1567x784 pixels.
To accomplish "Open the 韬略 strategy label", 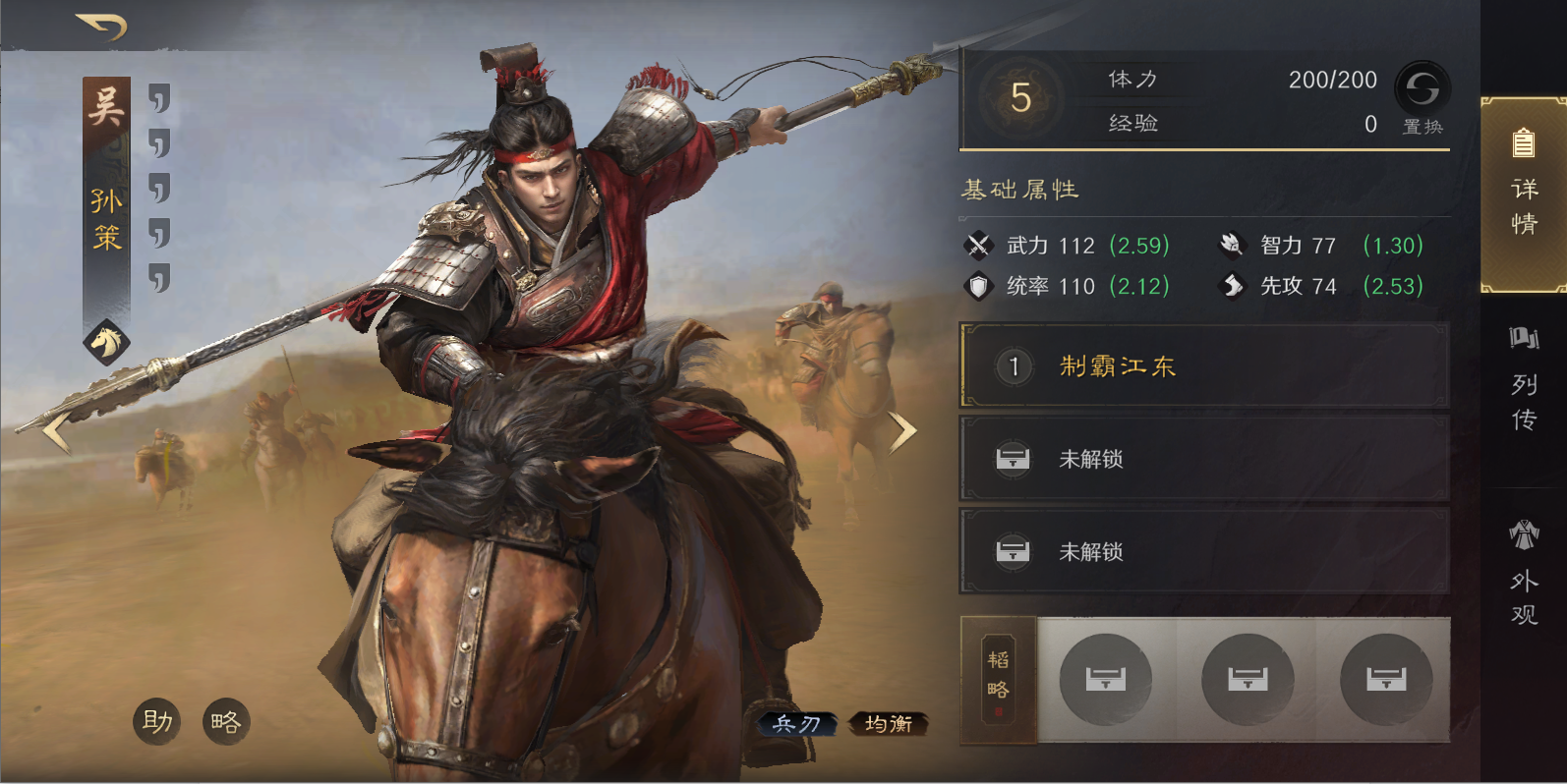I will pyautogui.click(x=998, y=680).
